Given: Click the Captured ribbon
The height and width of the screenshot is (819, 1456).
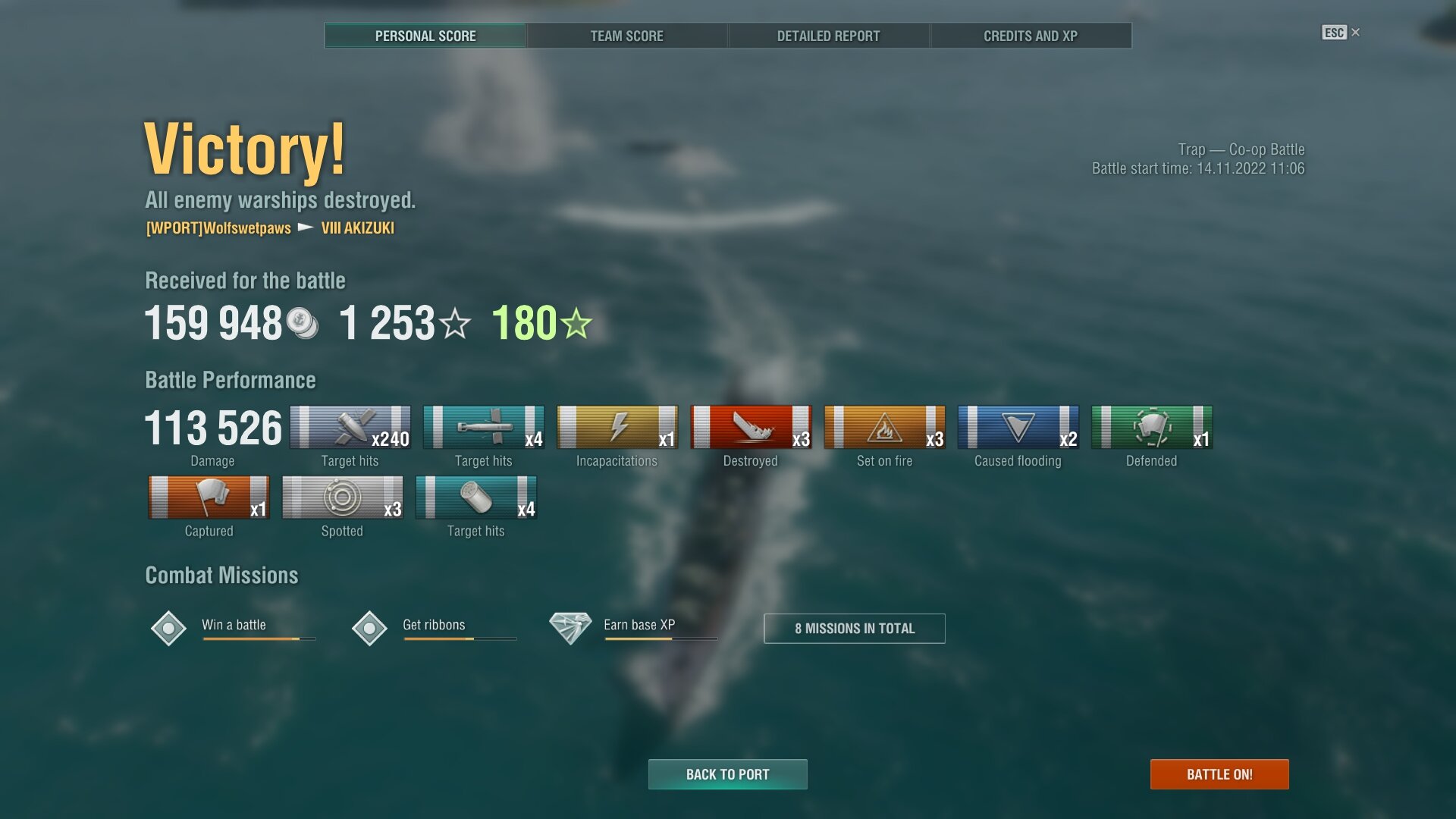Looking at the screenshot, I should click(x=209, y=497).
